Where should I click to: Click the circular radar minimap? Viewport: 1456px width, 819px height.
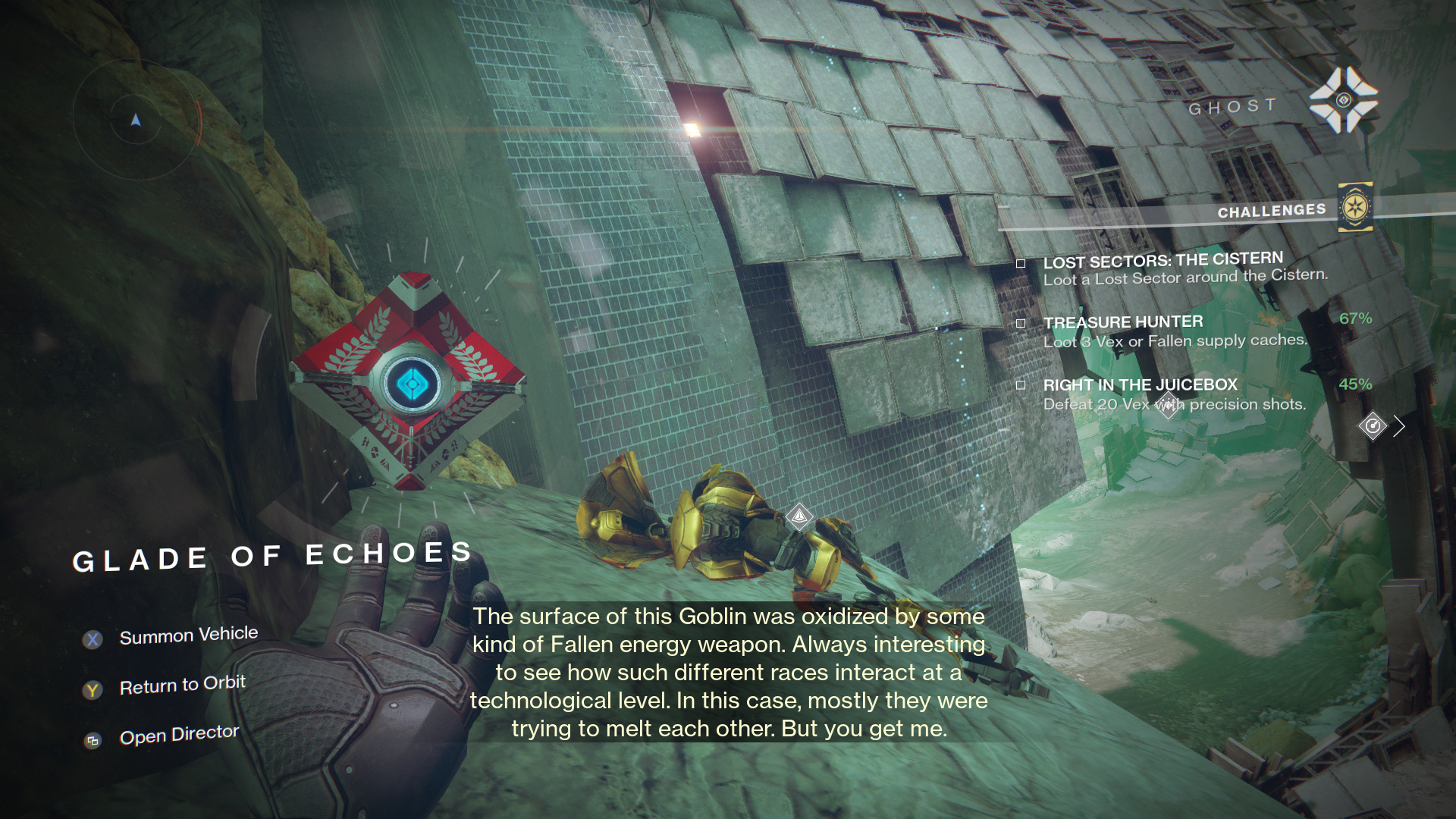click(136, 119)
